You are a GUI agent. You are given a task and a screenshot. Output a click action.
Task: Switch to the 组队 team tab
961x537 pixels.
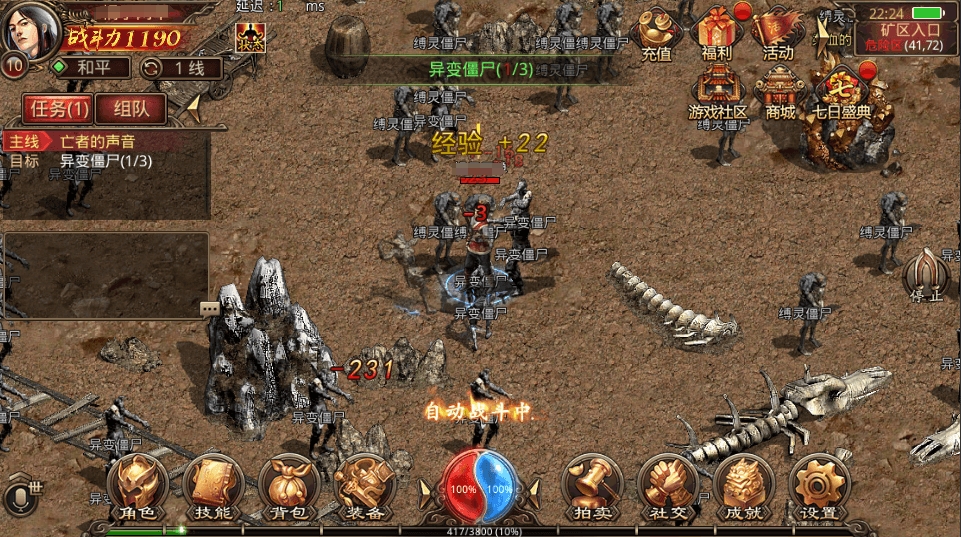click(x=131, y=109)
